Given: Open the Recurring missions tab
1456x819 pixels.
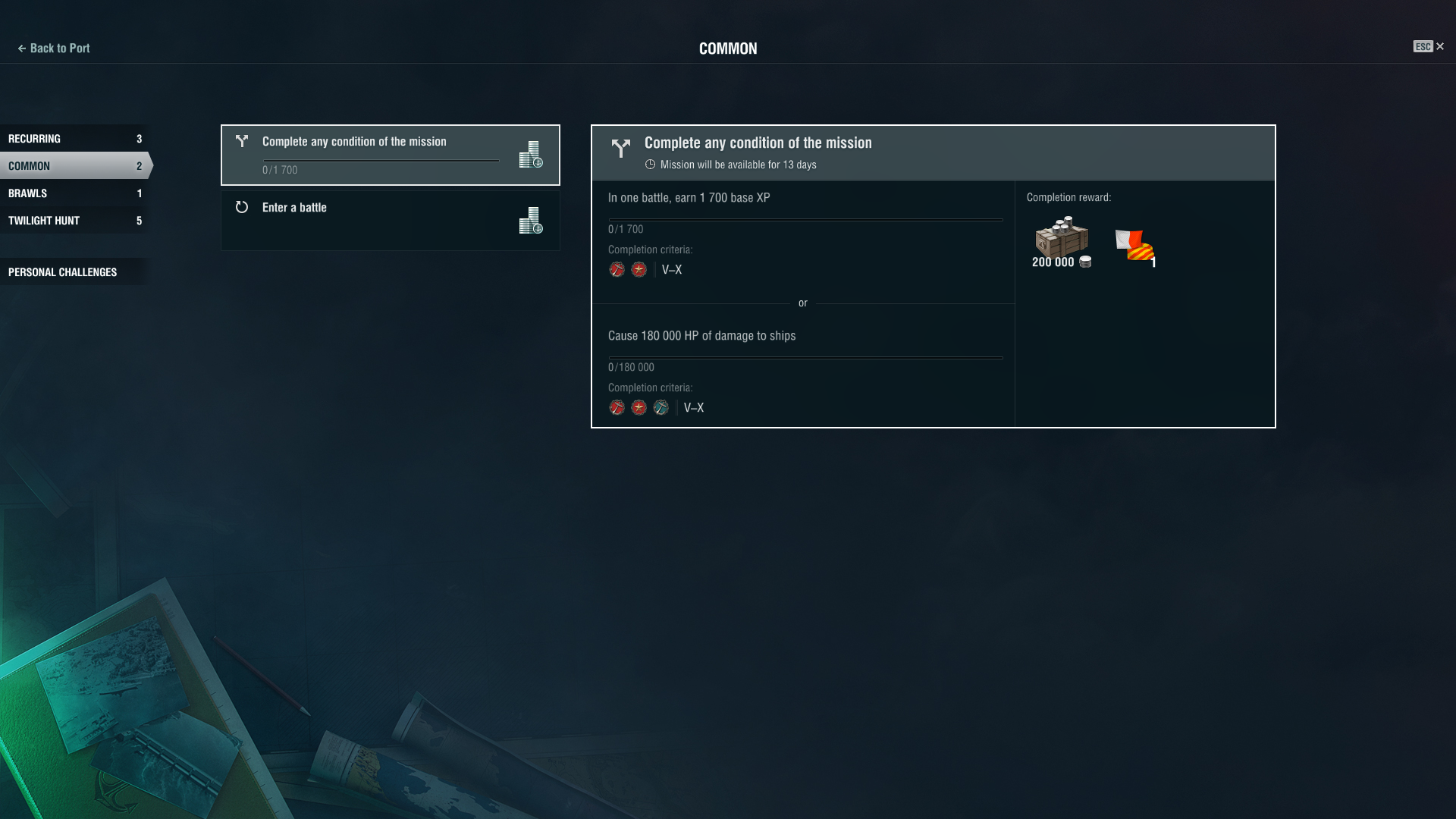Looking at the screenshot, I should [74, 139].
